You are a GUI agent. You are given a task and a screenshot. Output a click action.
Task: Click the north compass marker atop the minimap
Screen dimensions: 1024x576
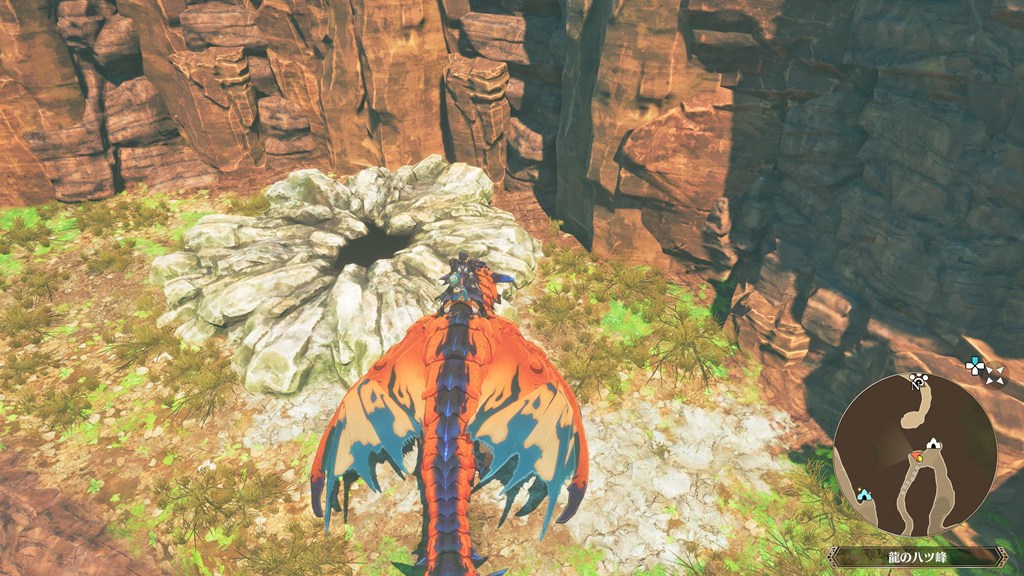click(917, 380)
